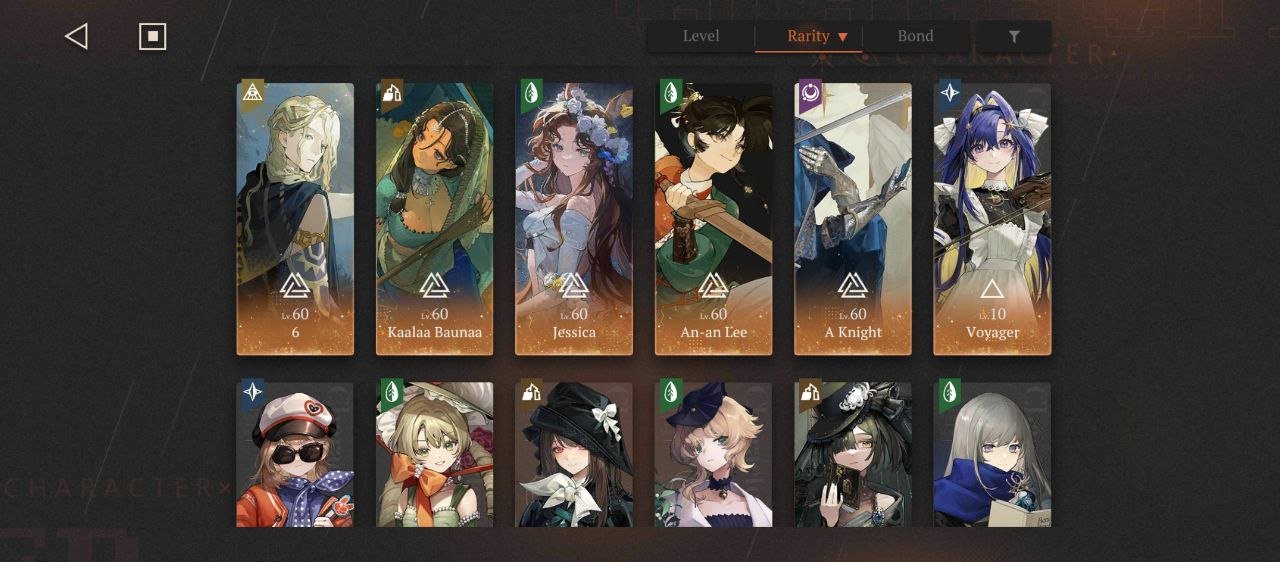
Task: Pick the A Knight character card
Action: 853,219
